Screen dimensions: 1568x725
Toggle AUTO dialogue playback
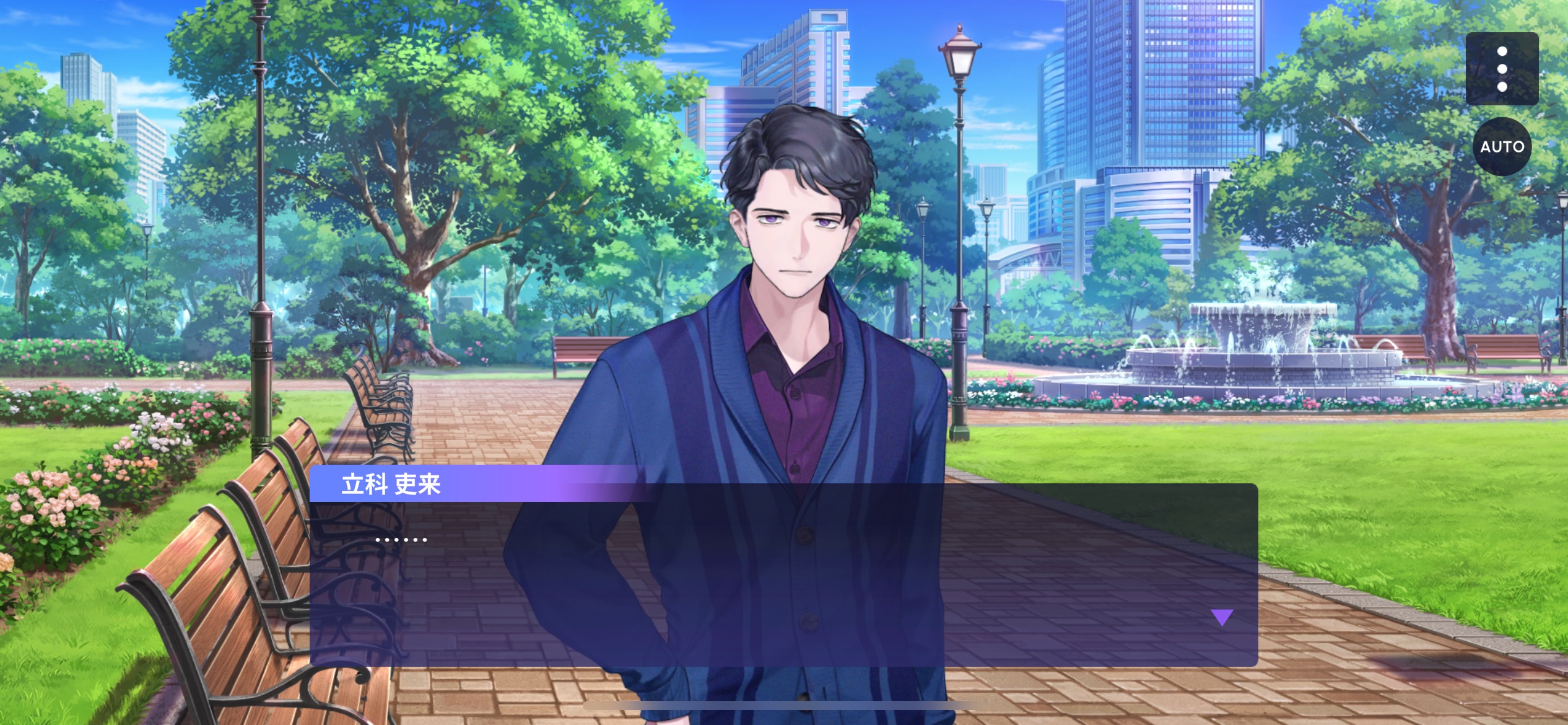click(x=1502, y=147)
